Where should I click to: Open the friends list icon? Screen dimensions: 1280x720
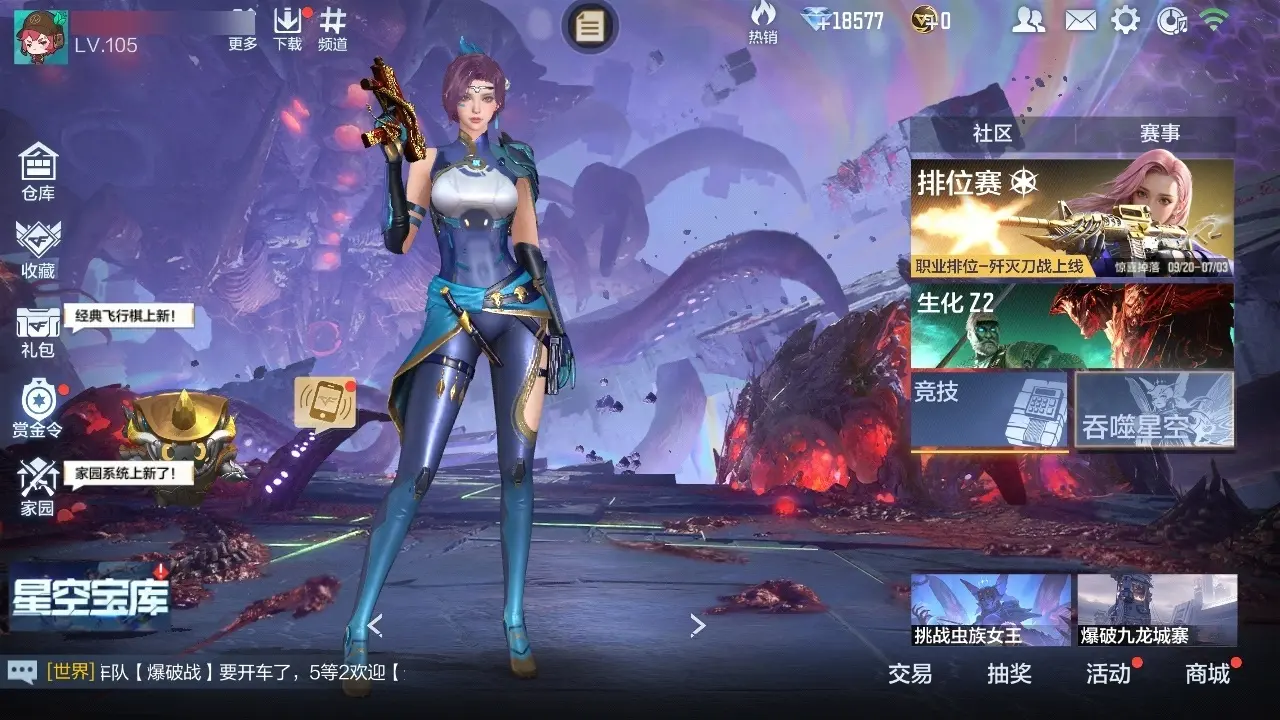tap(1028, 20)
